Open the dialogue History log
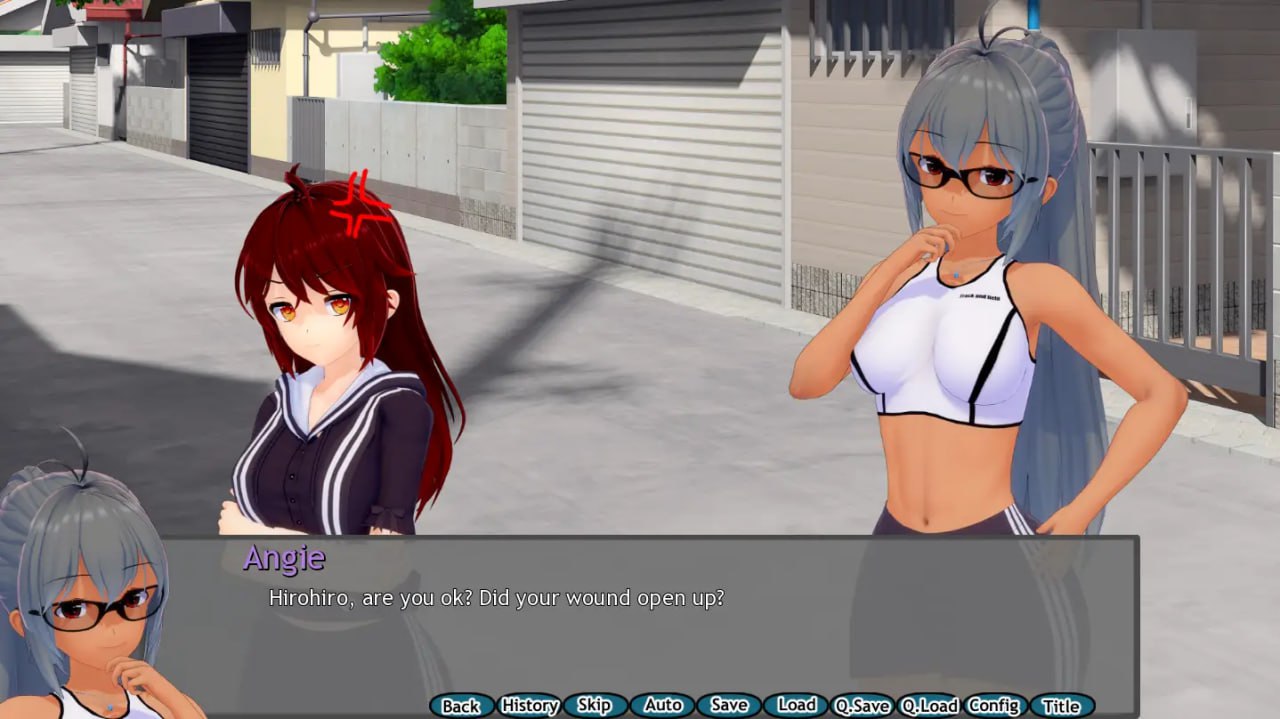 529,706
